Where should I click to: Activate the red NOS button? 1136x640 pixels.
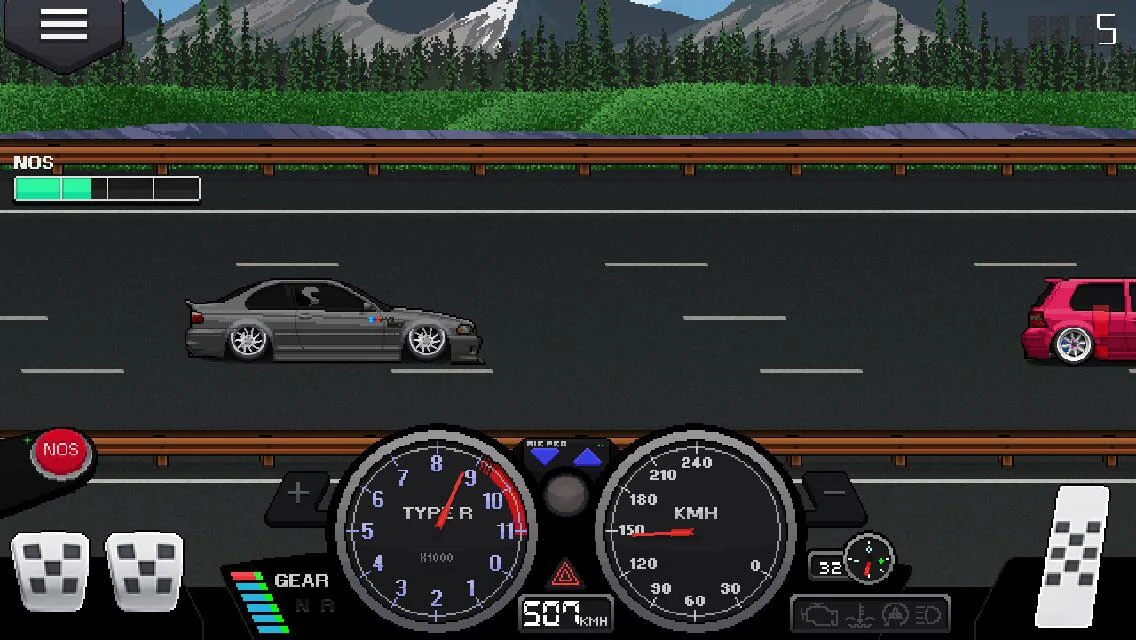click(x=61, y=451)
